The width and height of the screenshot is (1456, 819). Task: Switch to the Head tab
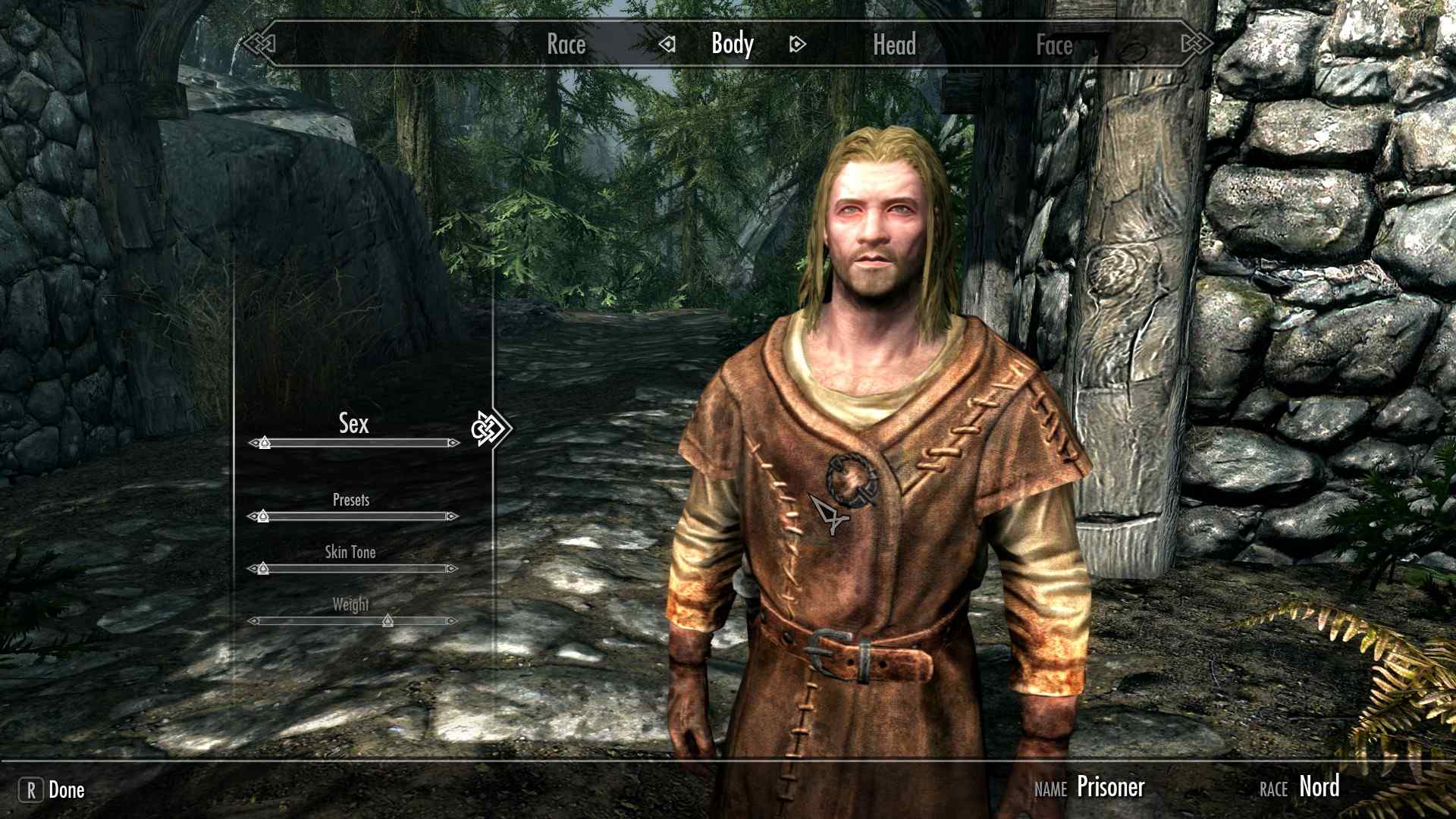(895, 44)
